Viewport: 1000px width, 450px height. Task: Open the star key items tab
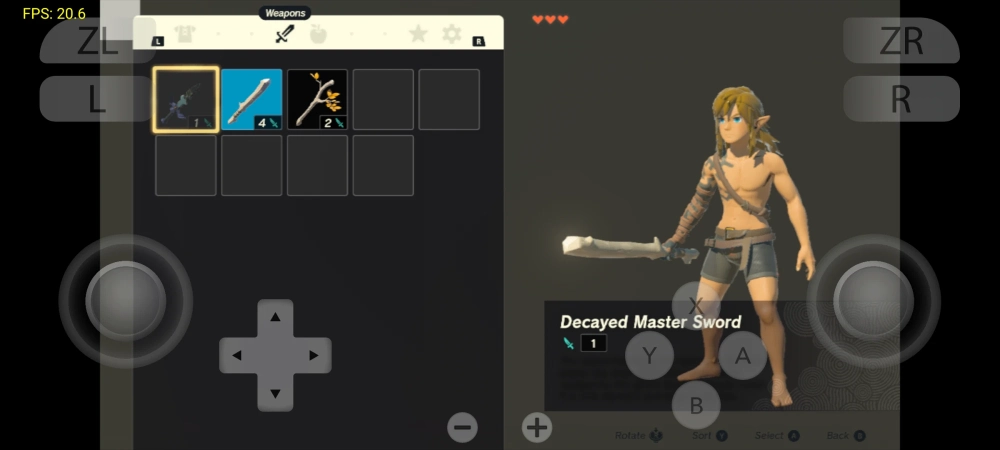pyautogui.click(x=418, y=35)
